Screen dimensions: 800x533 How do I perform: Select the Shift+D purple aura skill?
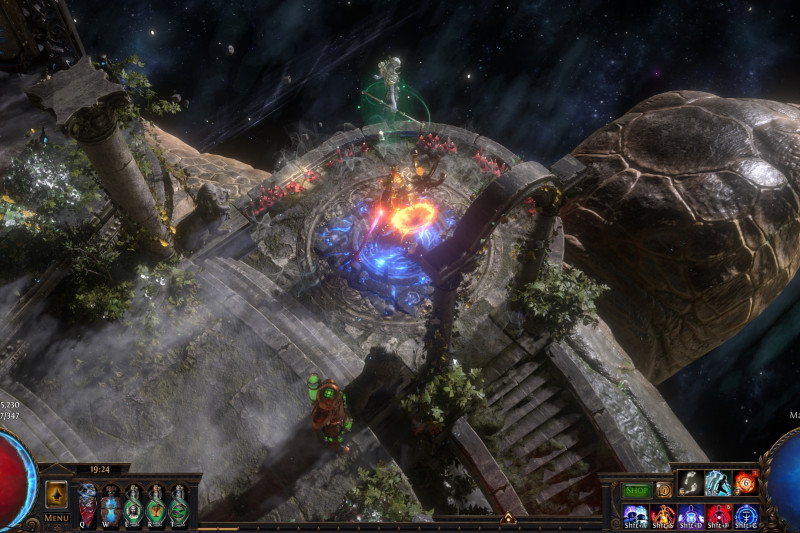691,515
